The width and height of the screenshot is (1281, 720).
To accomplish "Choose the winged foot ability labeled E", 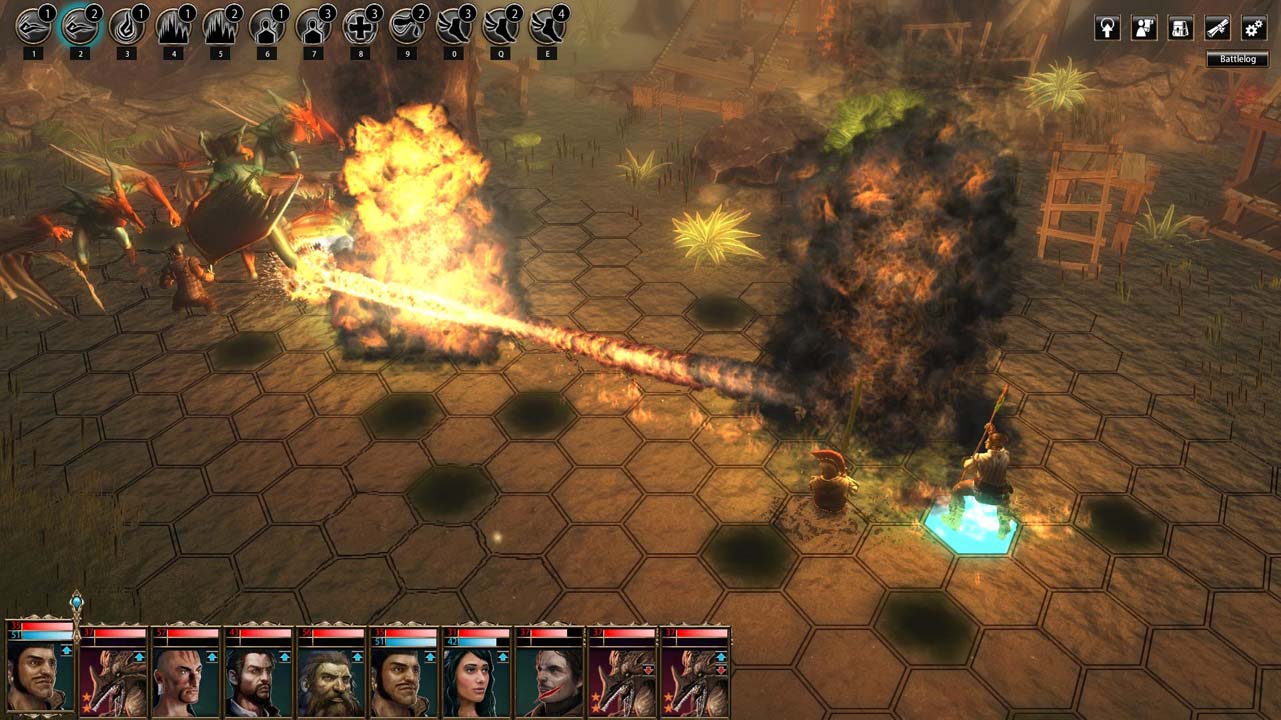I will [x=546, y=27].
